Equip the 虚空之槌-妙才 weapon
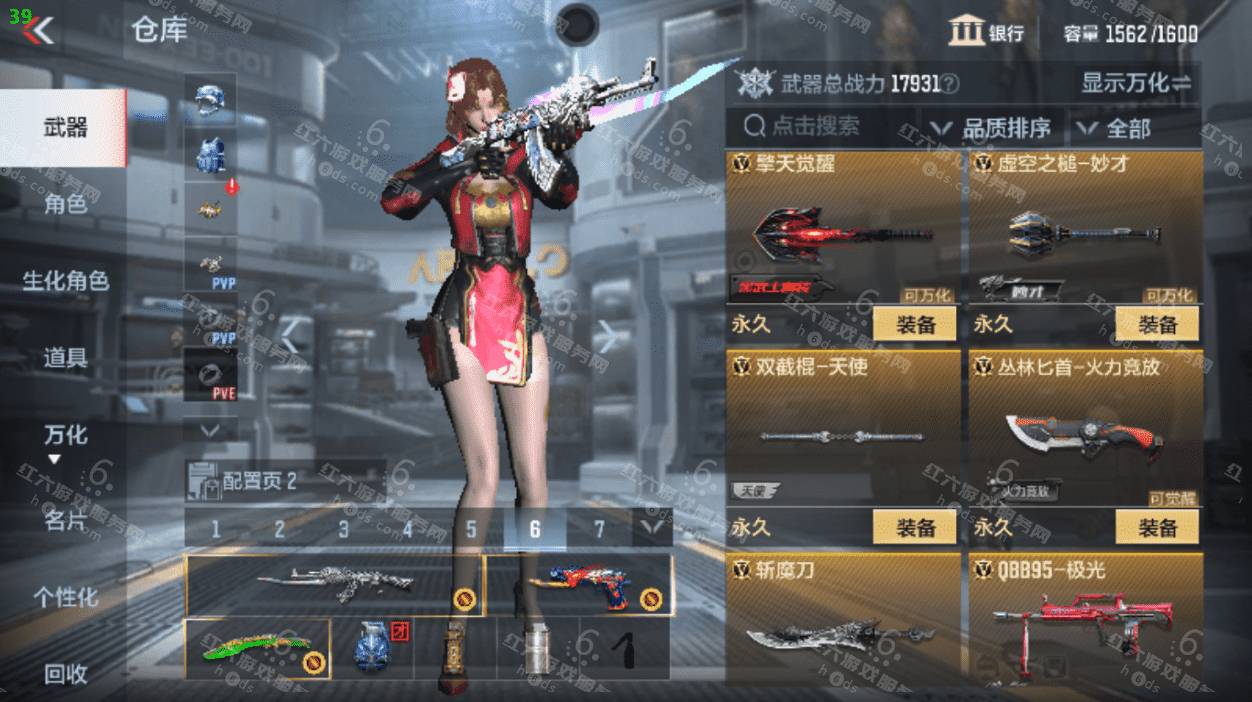Image resolution: width=1252 pixels, height=702 pixels. click(1156, 324)
